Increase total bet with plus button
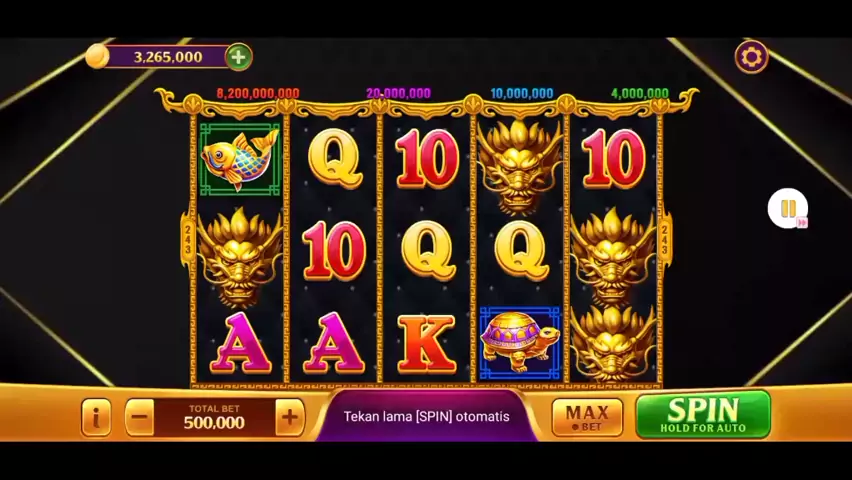This screenshot has height=480, width=852. [289, 417]
